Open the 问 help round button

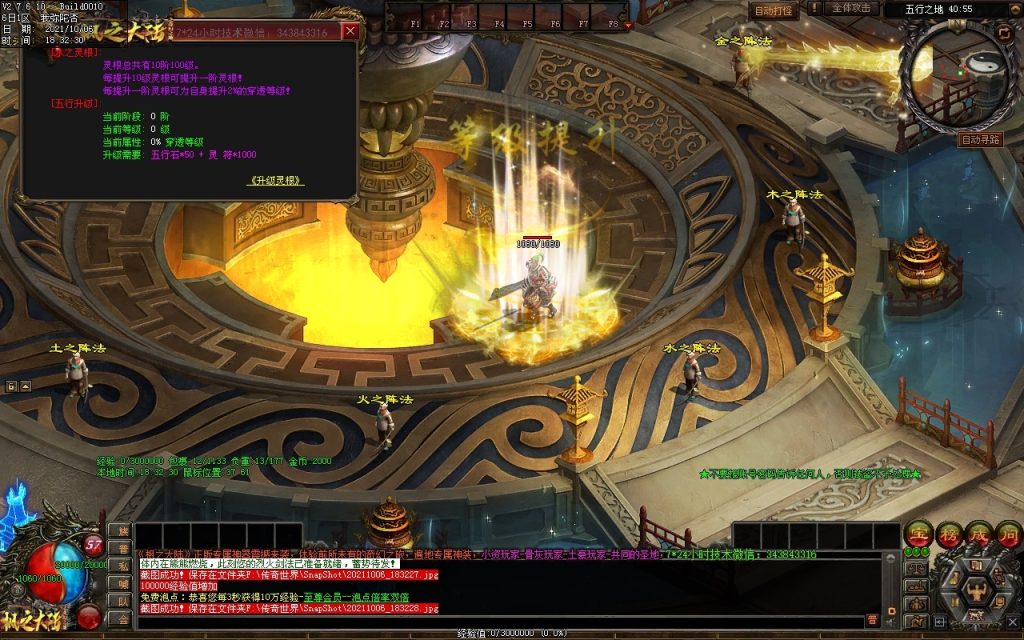coord(1007,535)
